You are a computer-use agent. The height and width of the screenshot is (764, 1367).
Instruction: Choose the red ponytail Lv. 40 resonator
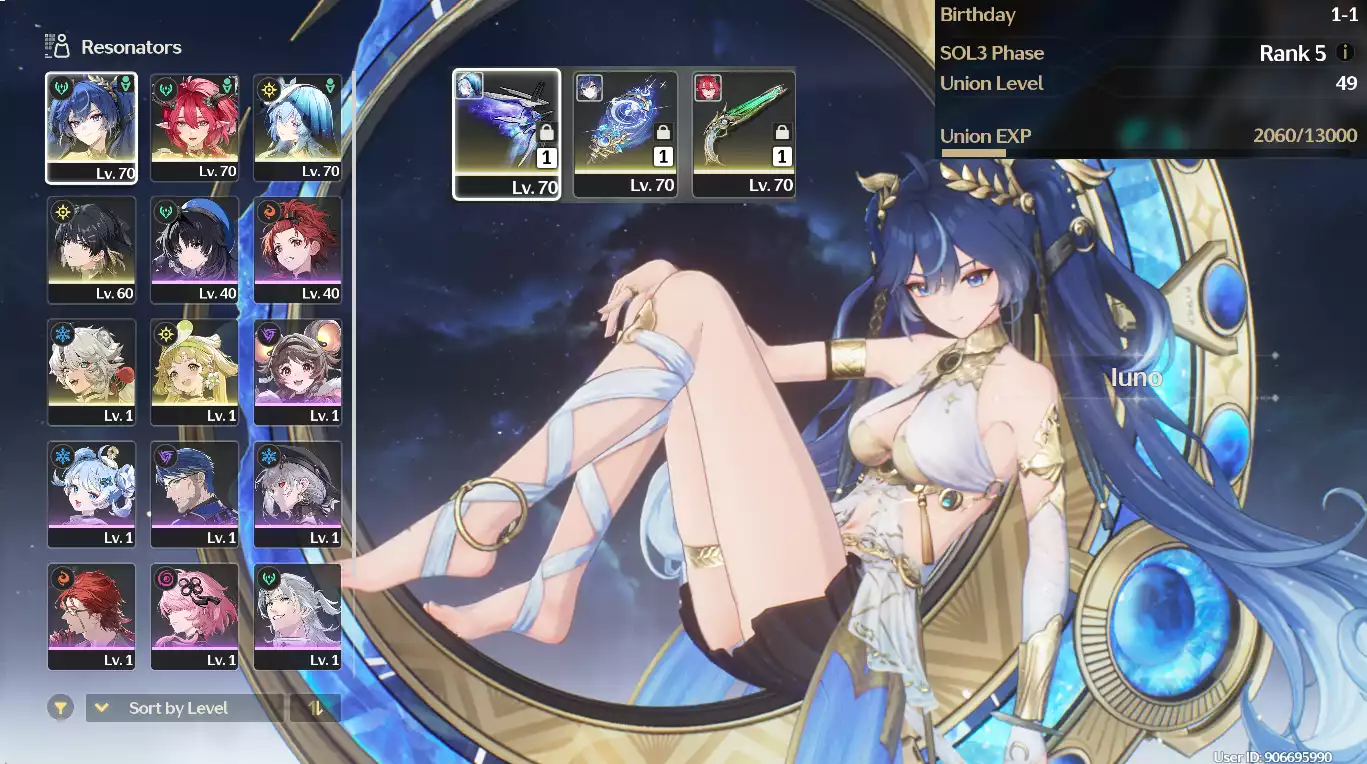pos(297,249)
